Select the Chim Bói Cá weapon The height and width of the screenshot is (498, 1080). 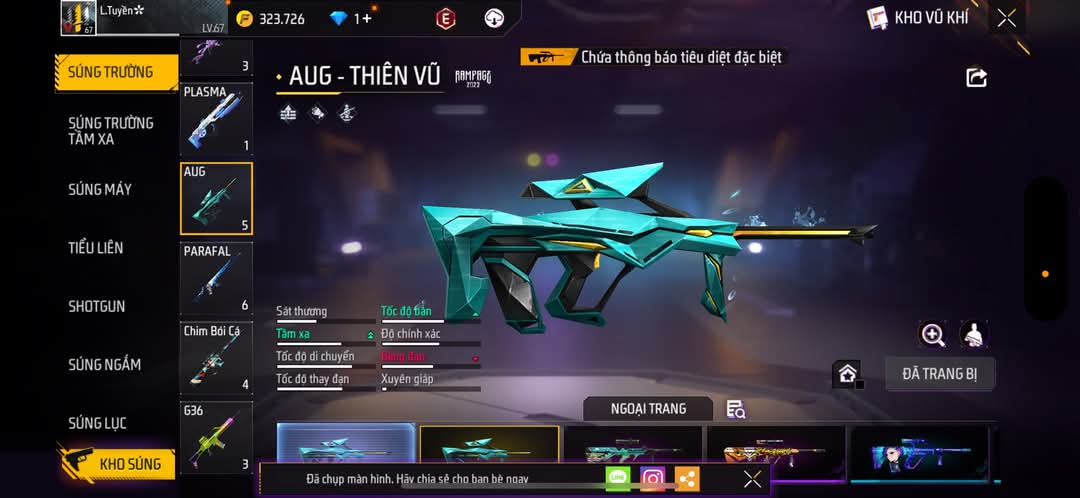pos(216,357)
